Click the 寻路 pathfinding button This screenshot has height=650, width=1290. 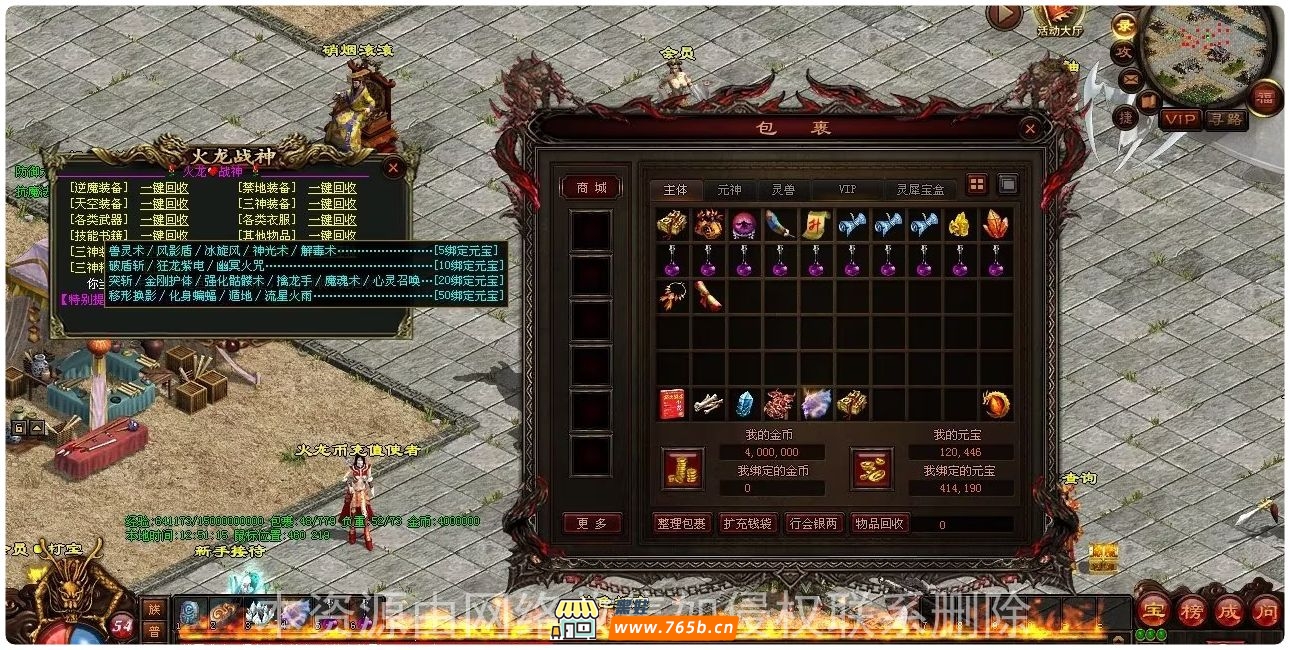point(1225,119)
